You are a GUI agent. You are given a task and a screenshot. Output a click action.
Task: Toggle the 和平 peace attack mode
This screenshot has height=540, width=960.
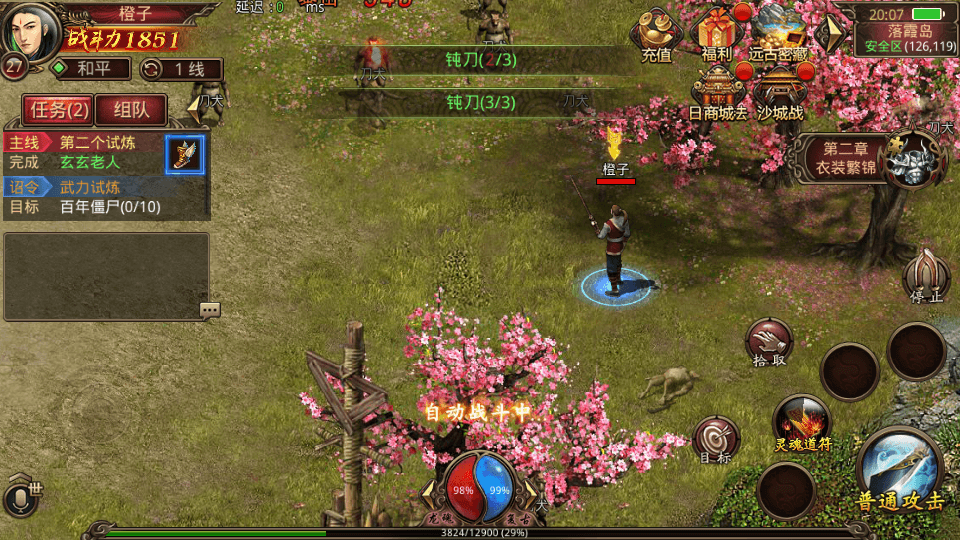[91, 69]
